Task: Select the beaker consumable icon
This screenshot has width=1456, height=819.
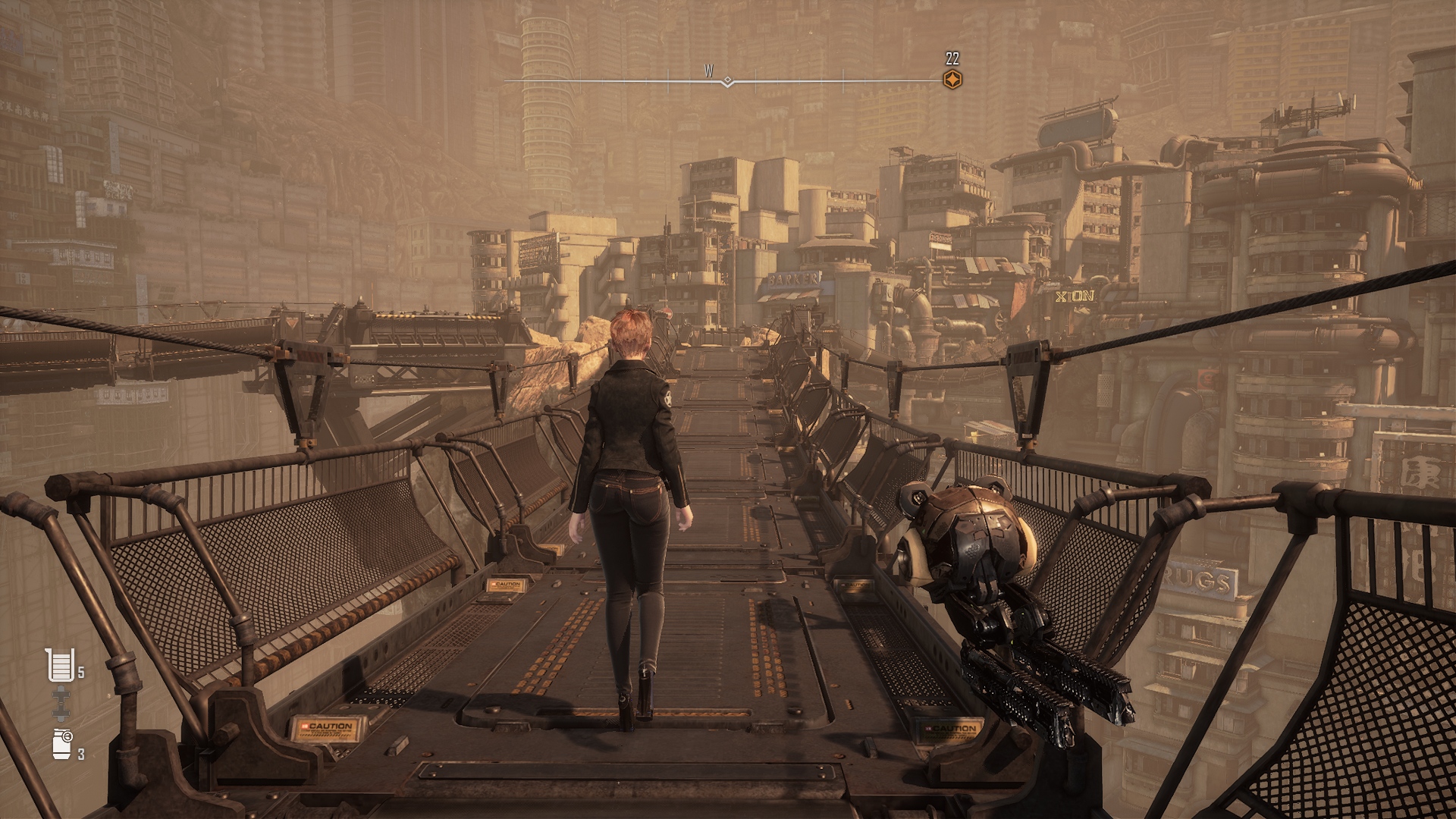Action: 61,665
